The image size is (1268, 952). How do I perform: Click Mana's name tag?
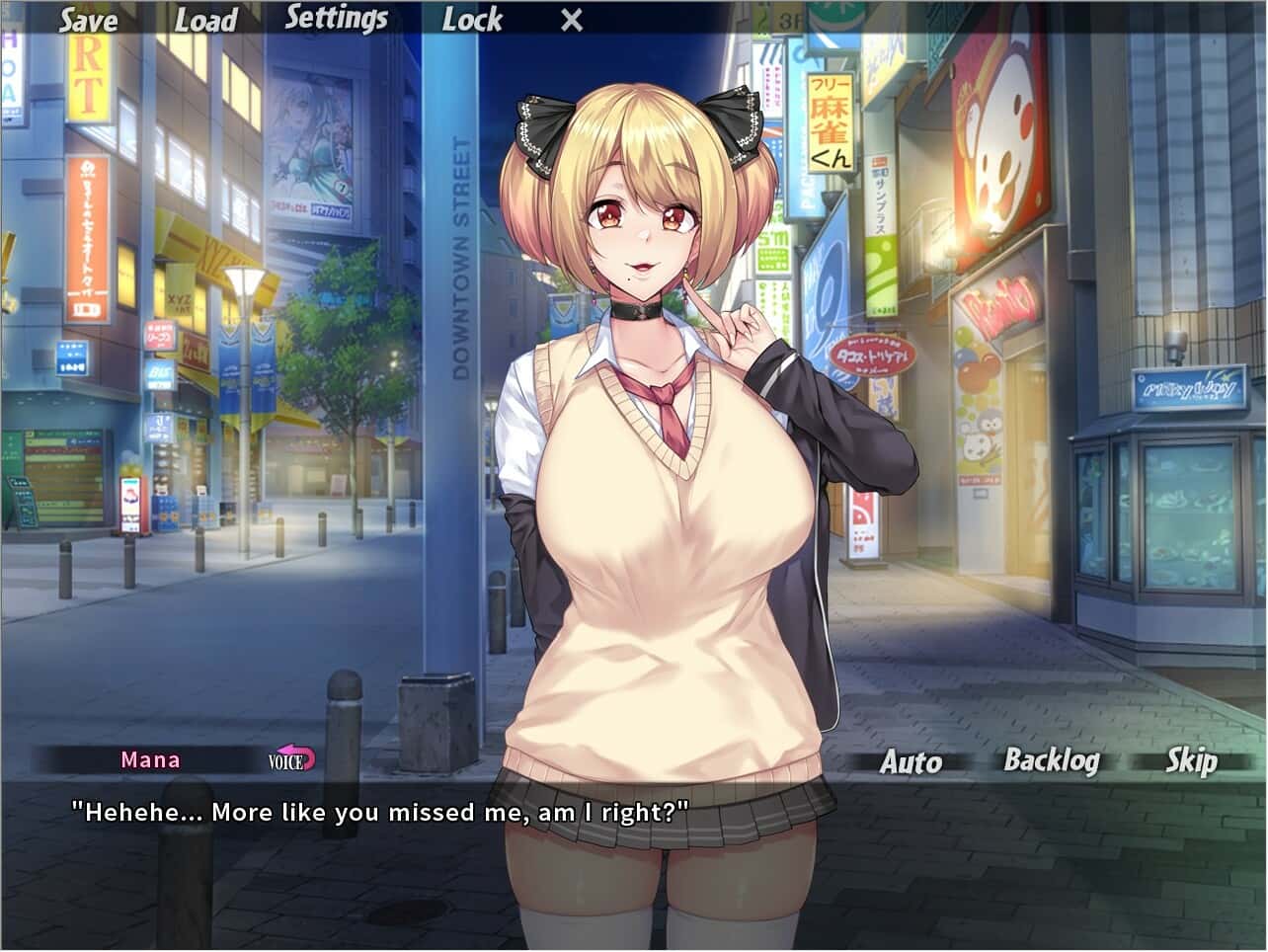[x=150, y=760]
